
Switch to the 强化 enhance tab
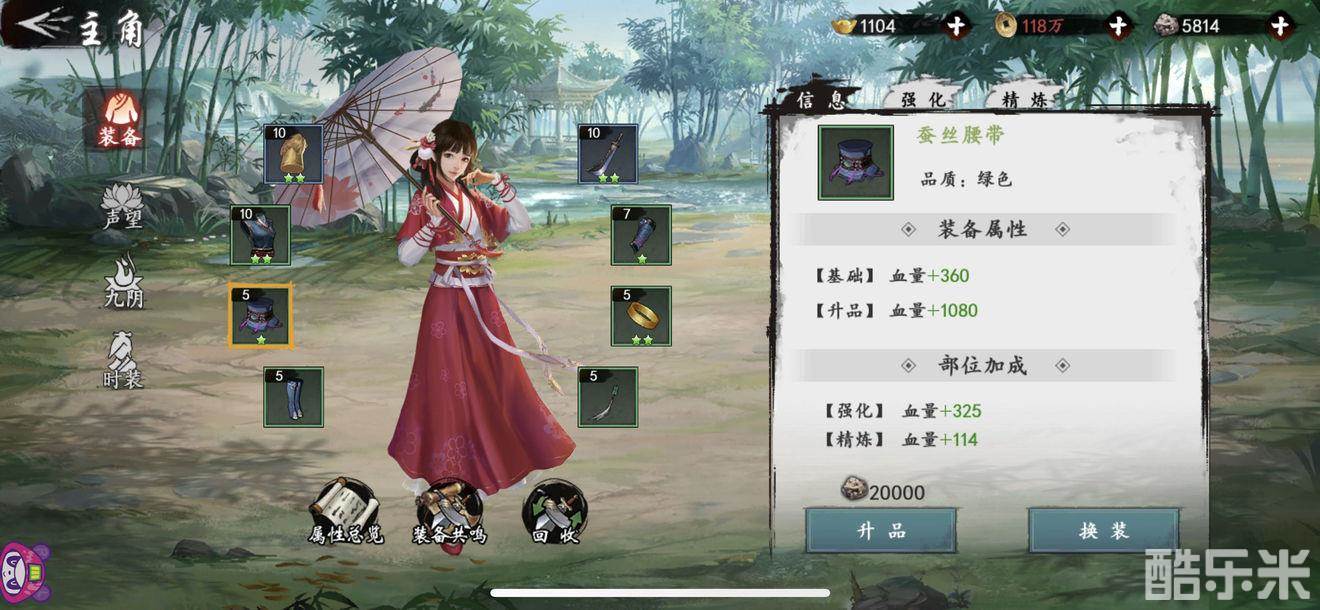[x=922, y=99]
